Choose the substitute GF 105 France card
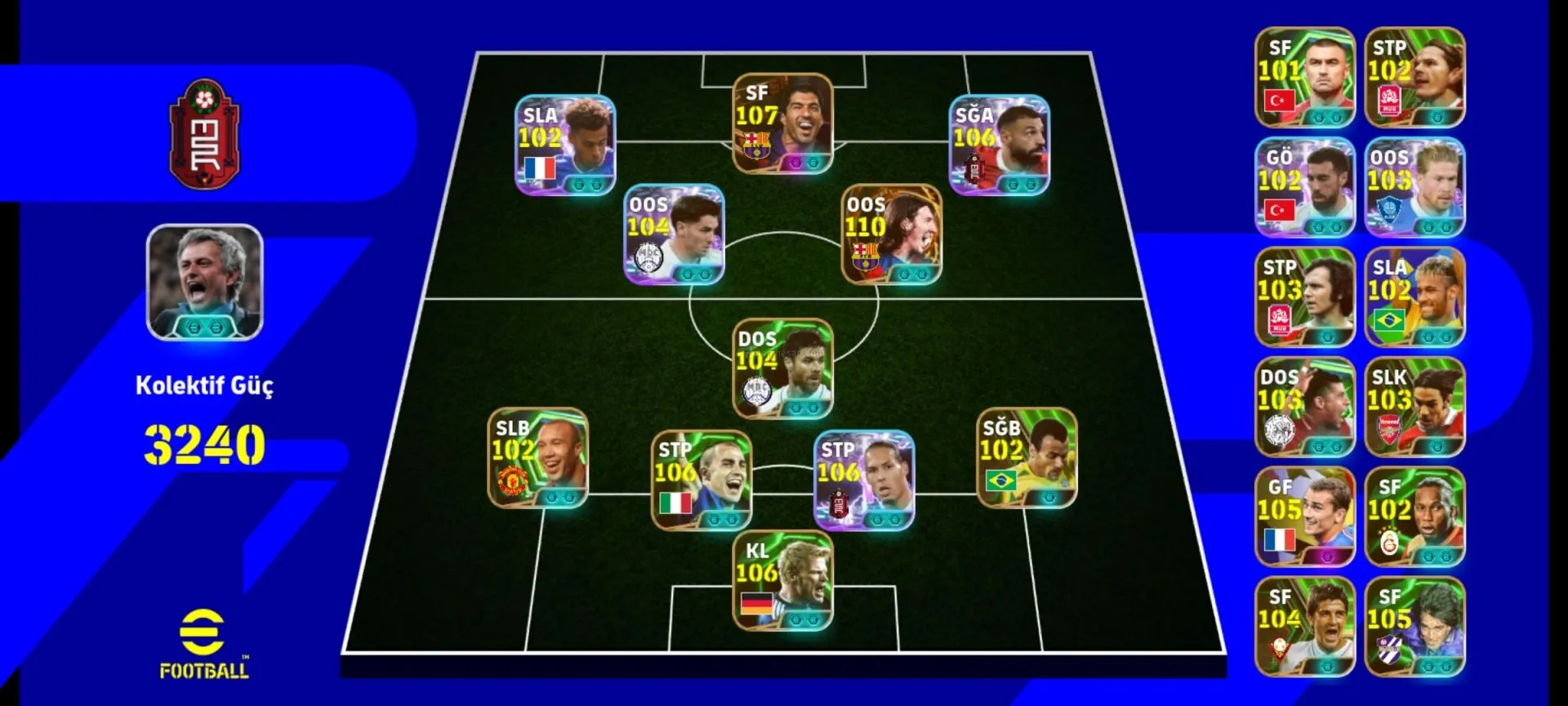1568x706 pixels. point(1304,516)
